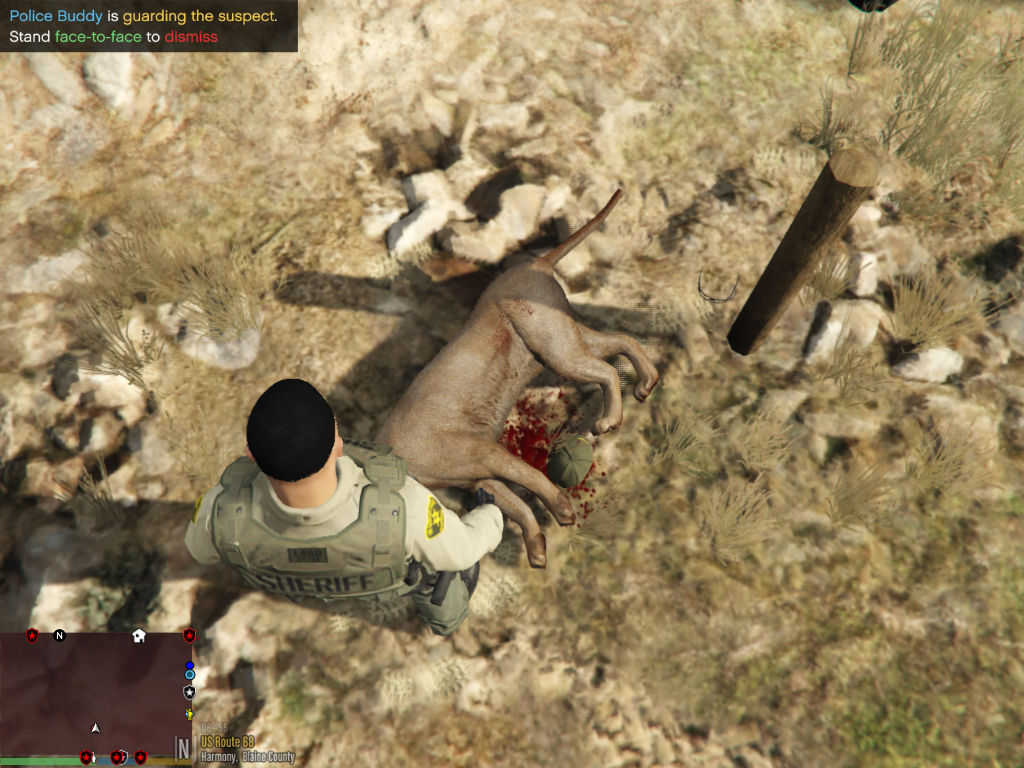Select the light blue ring blip
This screenshot has height=768, width=1024.
pos(189,676)
